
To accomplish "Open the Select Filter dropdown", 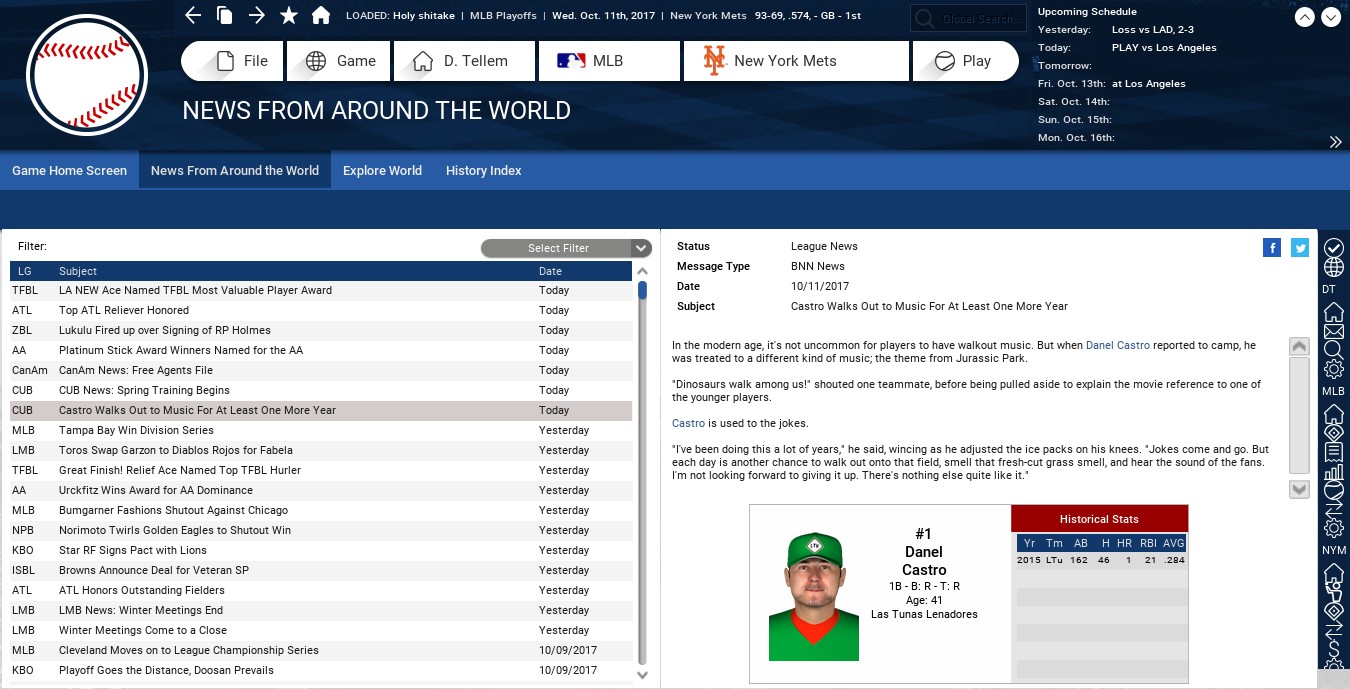I will (x=566, y=248).
